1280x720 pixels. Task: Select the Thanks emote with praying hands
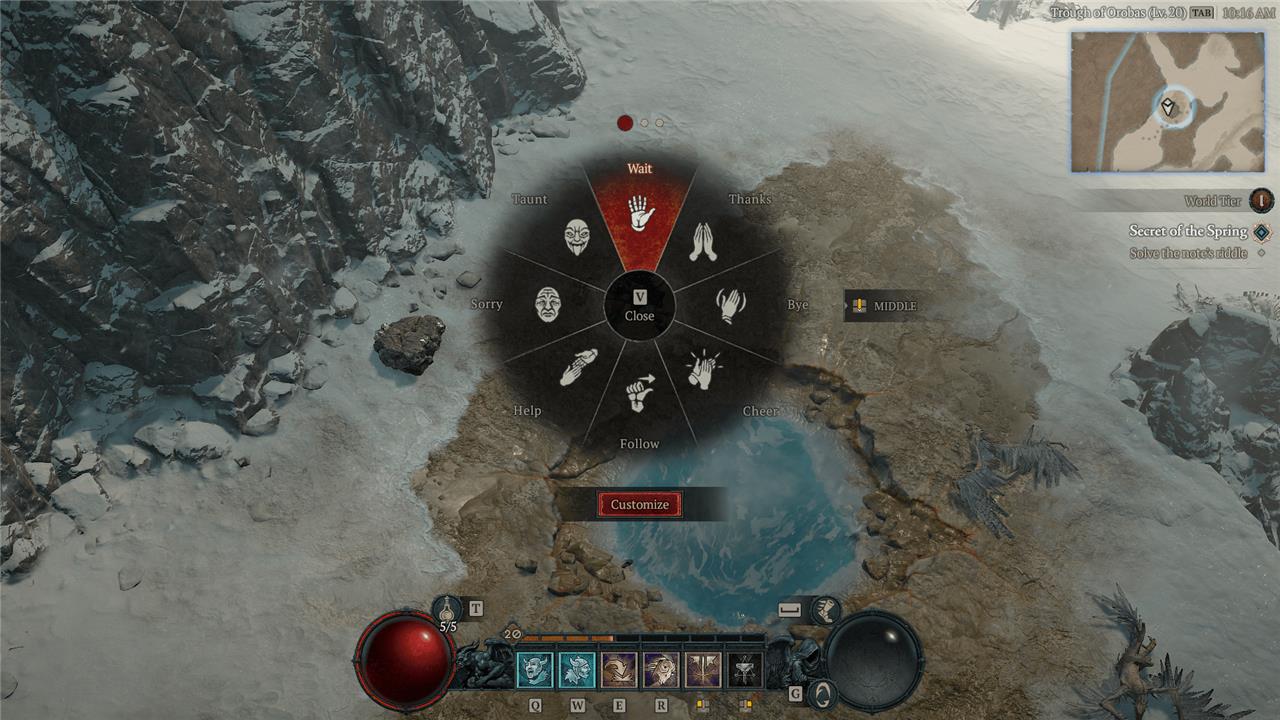pyautogui.click(x=704, y=242)
